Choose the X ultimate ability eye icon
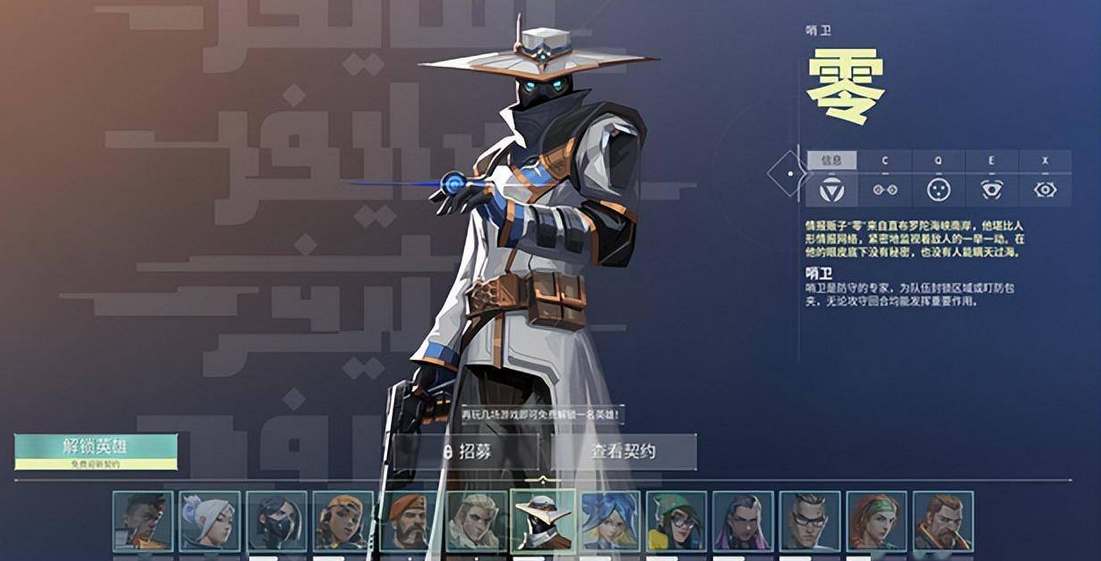The height and width of the screenshot is (561, 1101). pyautogui.click(x=1045, y=189)
